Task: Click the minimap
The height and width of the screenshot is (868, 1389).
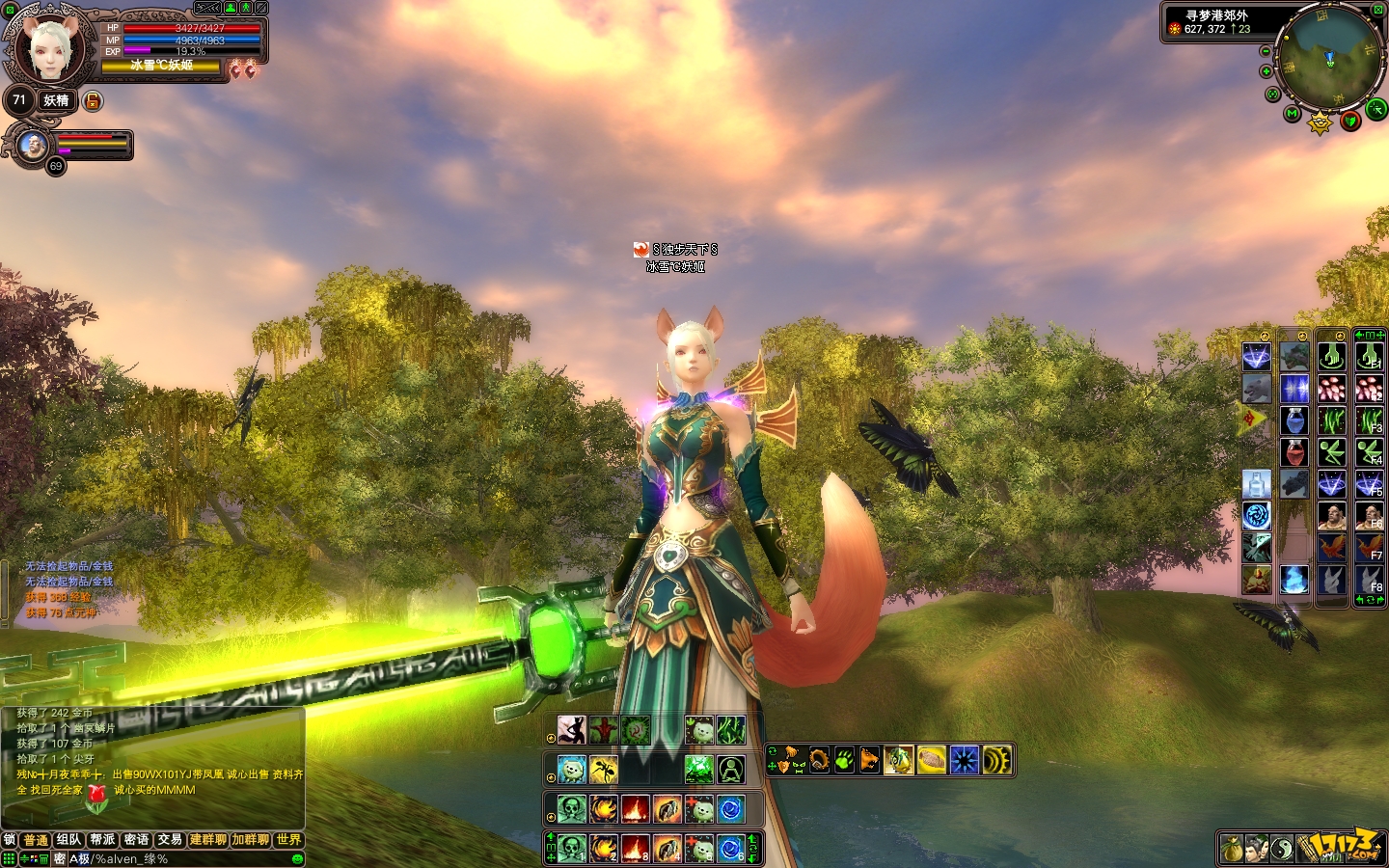Action: click(x=1328, y=61)
